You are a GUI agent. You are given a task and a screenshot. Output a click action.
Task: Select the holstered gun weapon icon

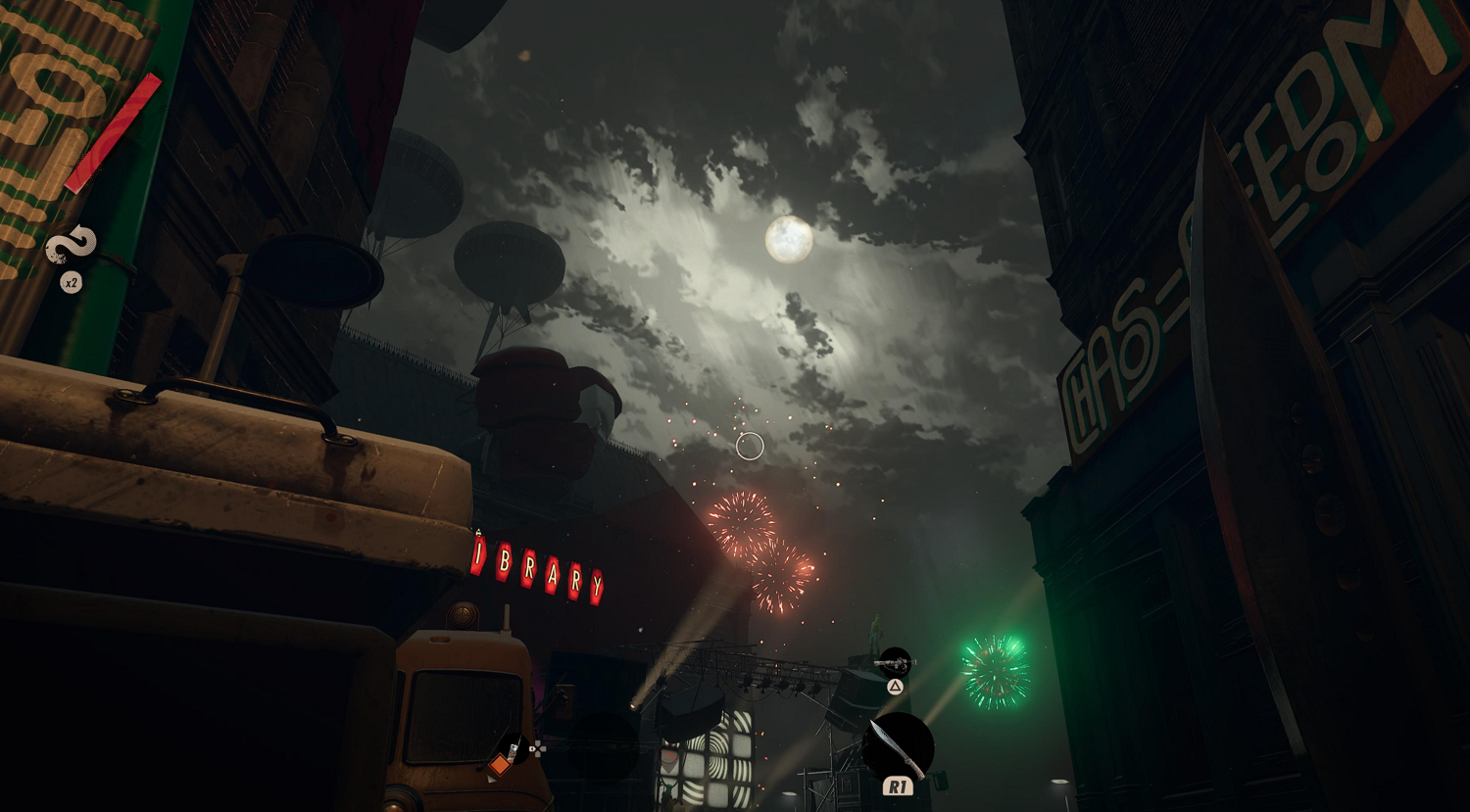click(894, 663)
